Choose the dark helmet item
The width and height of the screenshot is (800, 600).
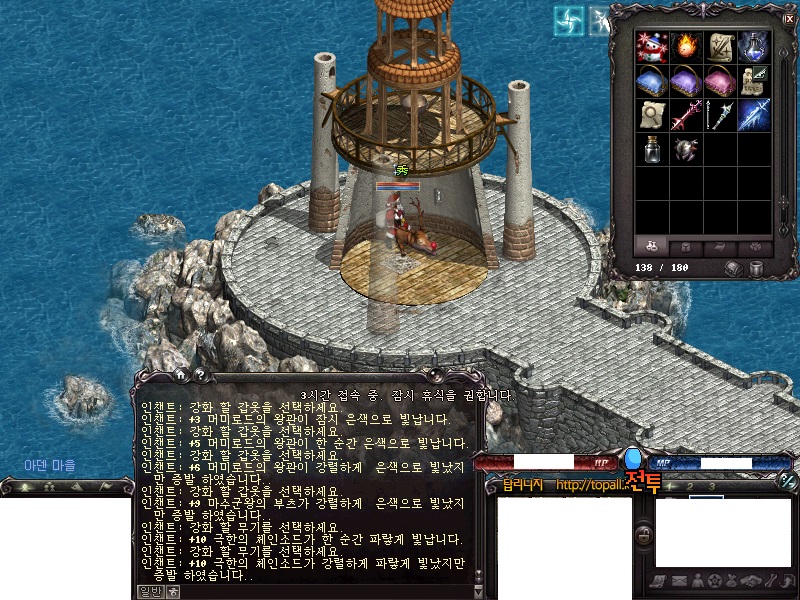686,150
